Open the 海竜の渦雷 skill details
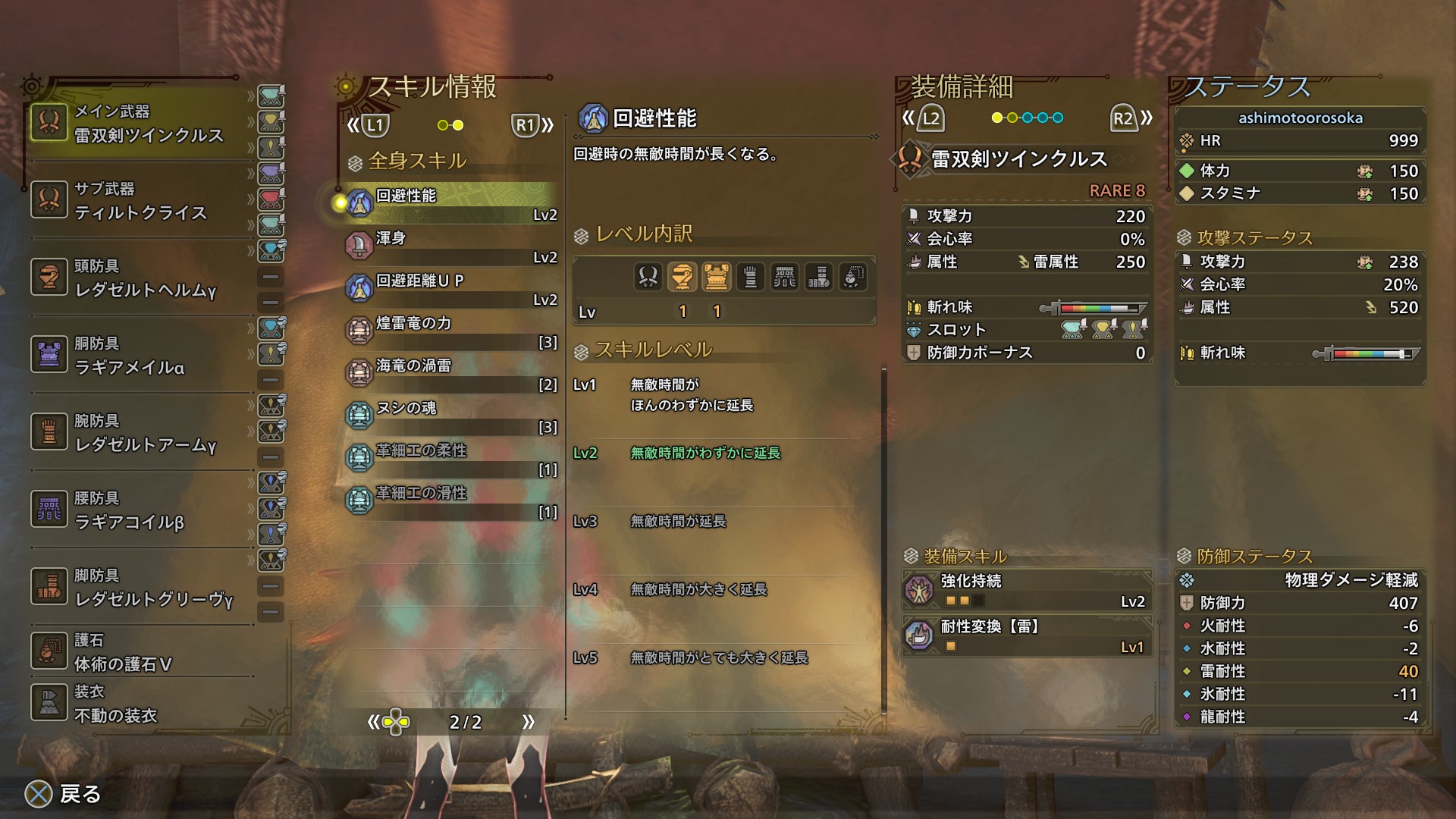The height and width of the screenshot is (819, 1456). (x=451, y=373)
